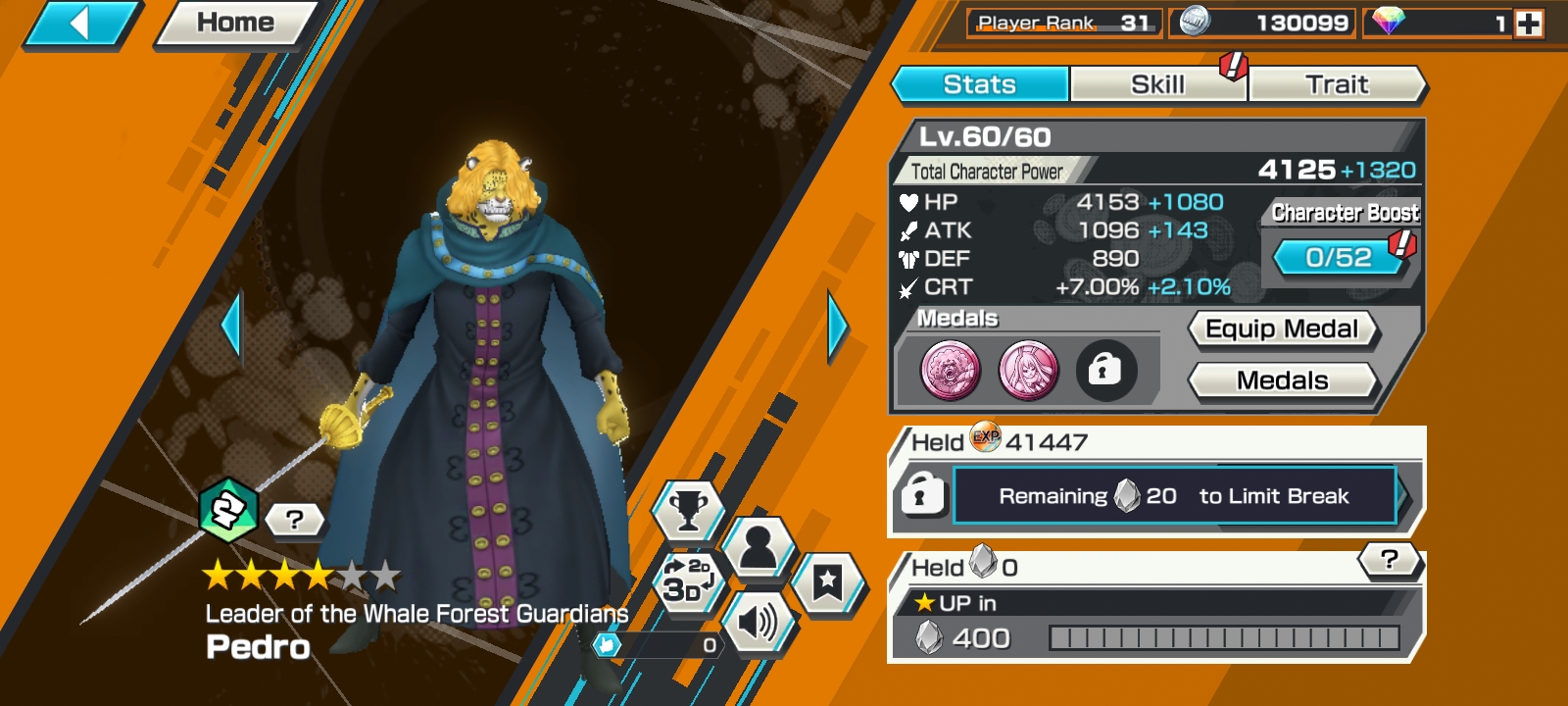
Task: Open the trophy hexagon icon
Action: pyautogui.click(x=688, y=510)
